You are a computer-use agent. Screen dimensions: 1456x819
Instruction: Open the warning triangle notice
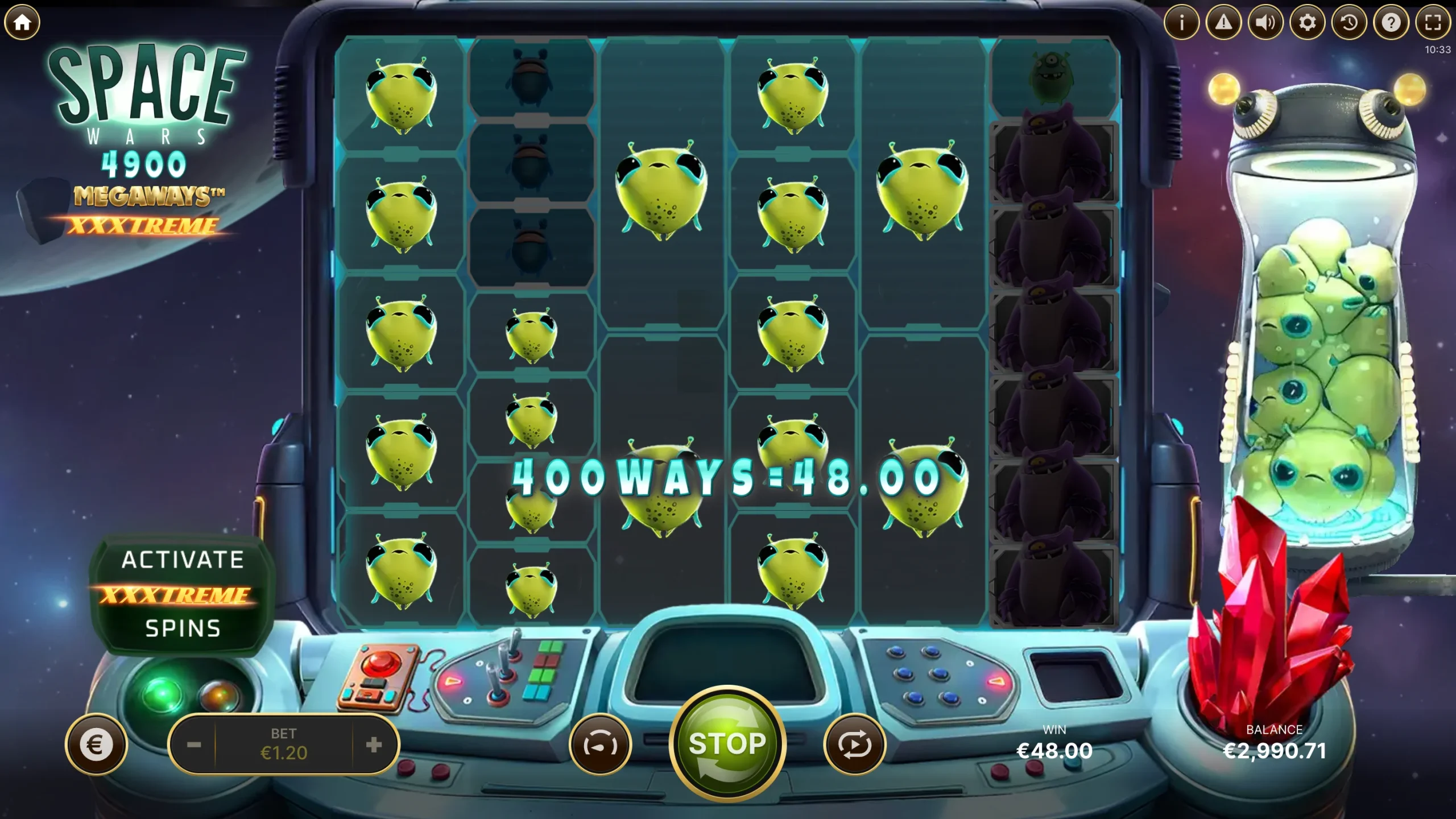click(1223, 23)
